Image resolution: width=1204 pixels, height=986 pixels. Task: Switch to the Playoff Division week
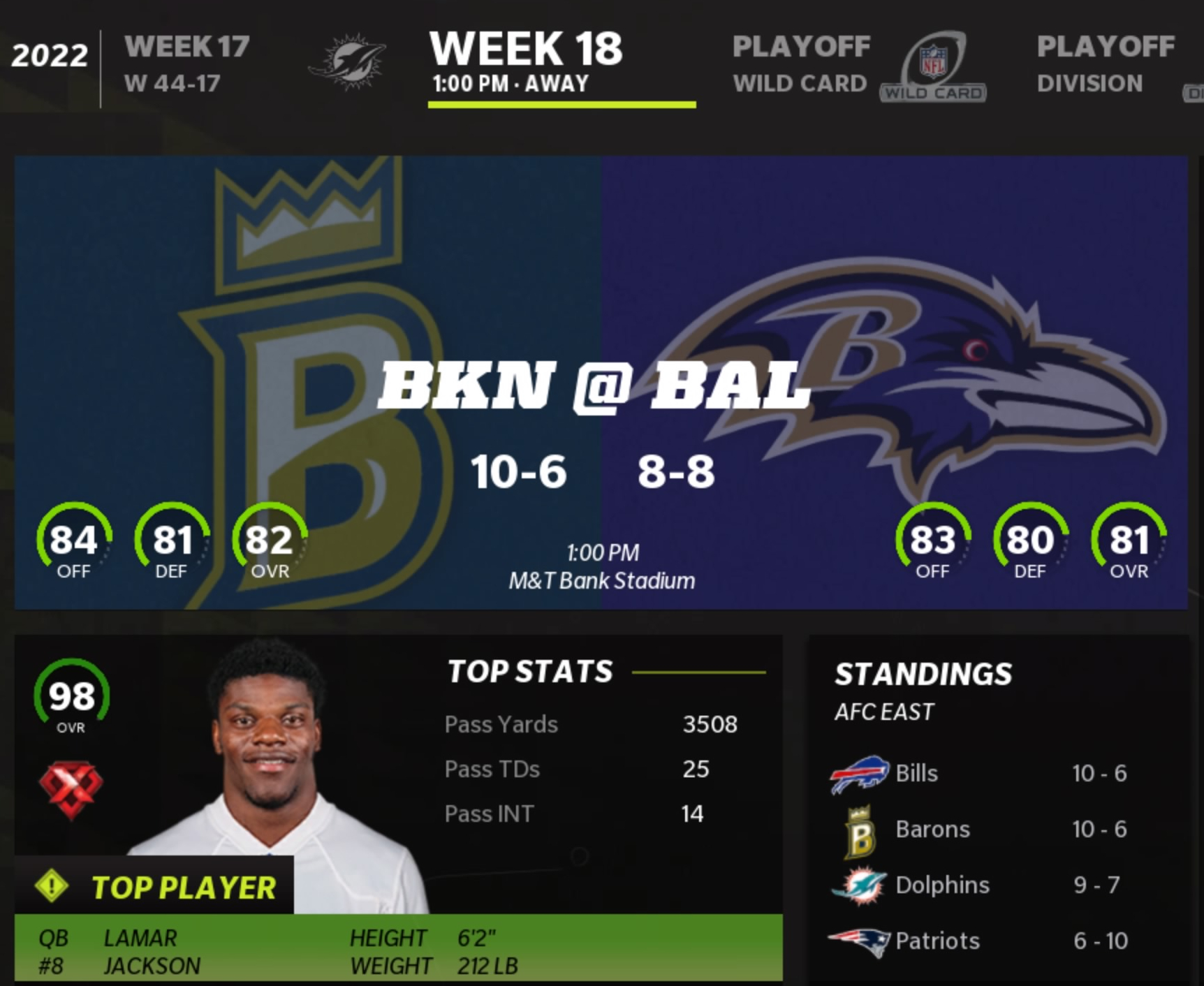pos(1106,64)
